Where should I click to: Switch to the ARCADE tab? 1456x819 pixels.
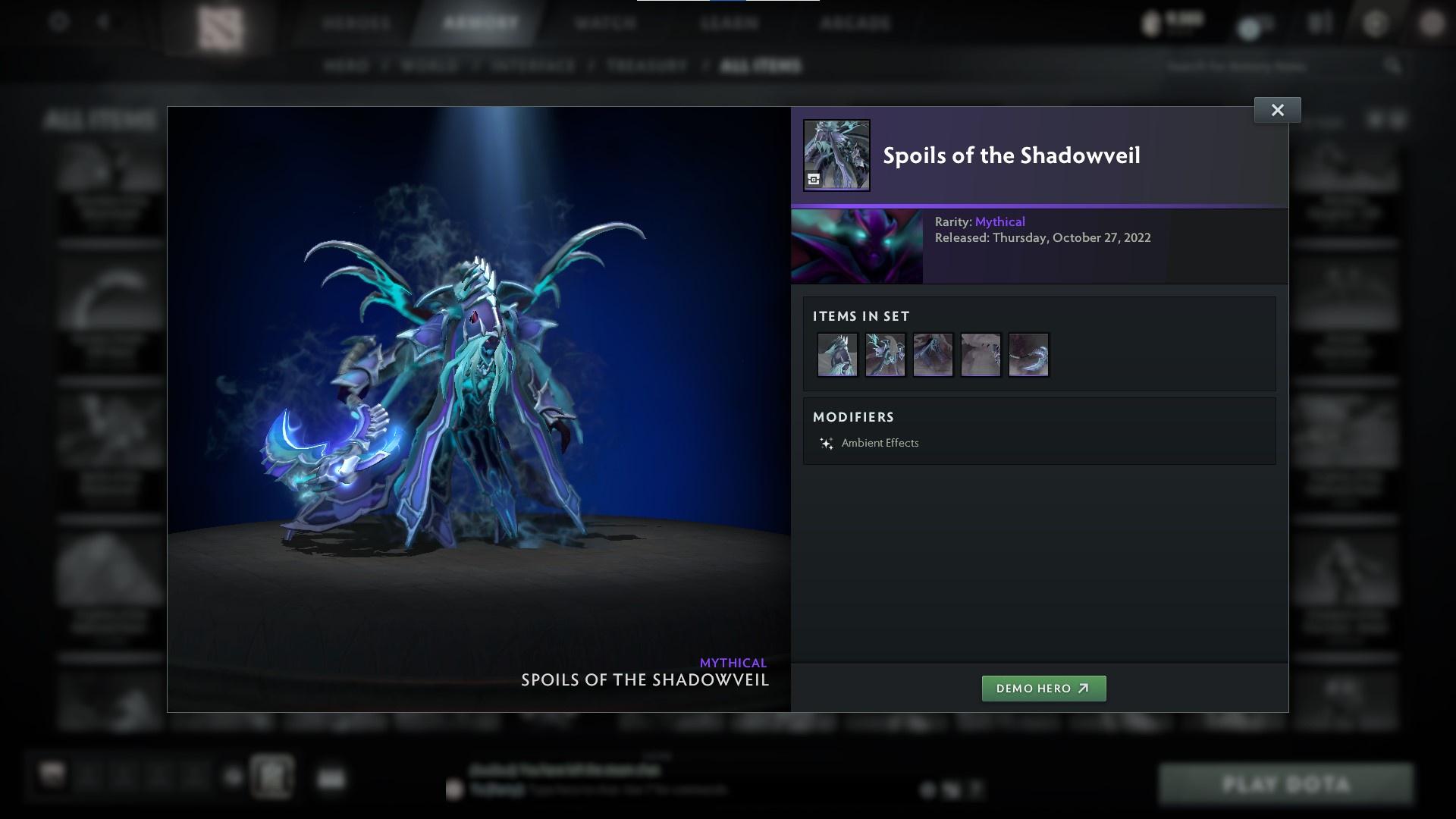tap(855, 23)
